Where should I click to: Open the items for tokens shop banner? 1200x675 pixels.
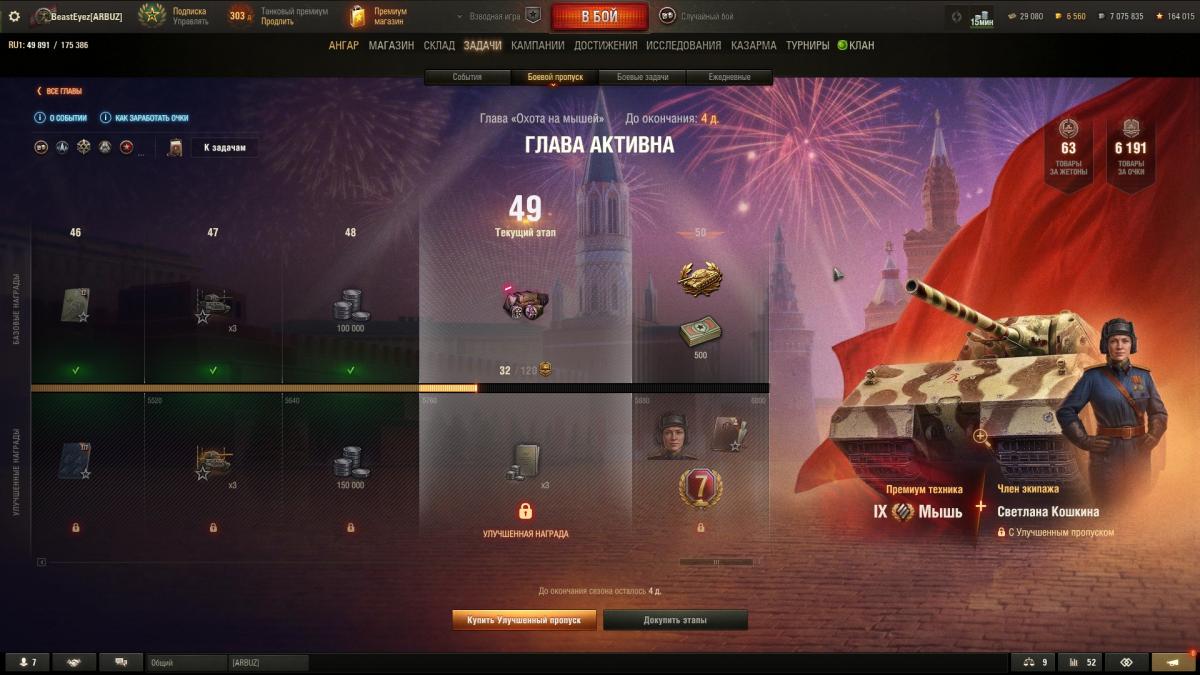tap(1068, 148)
